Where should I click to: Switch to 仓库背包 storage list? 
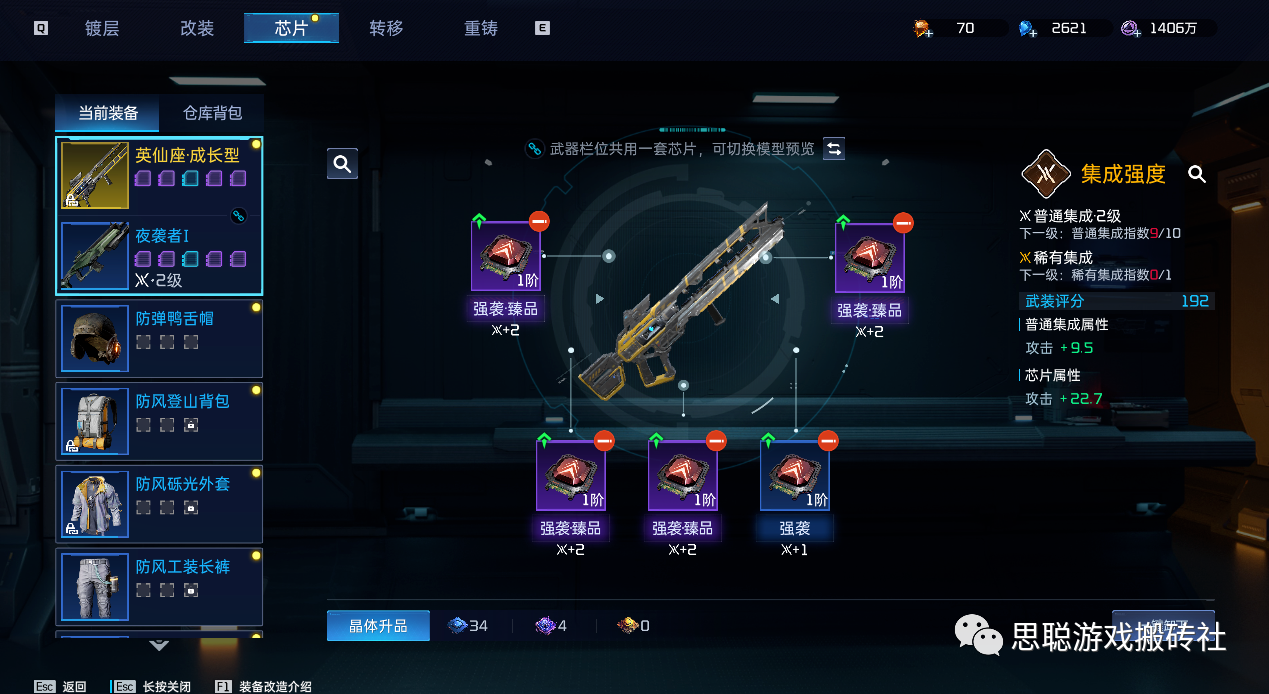(212, 113)
